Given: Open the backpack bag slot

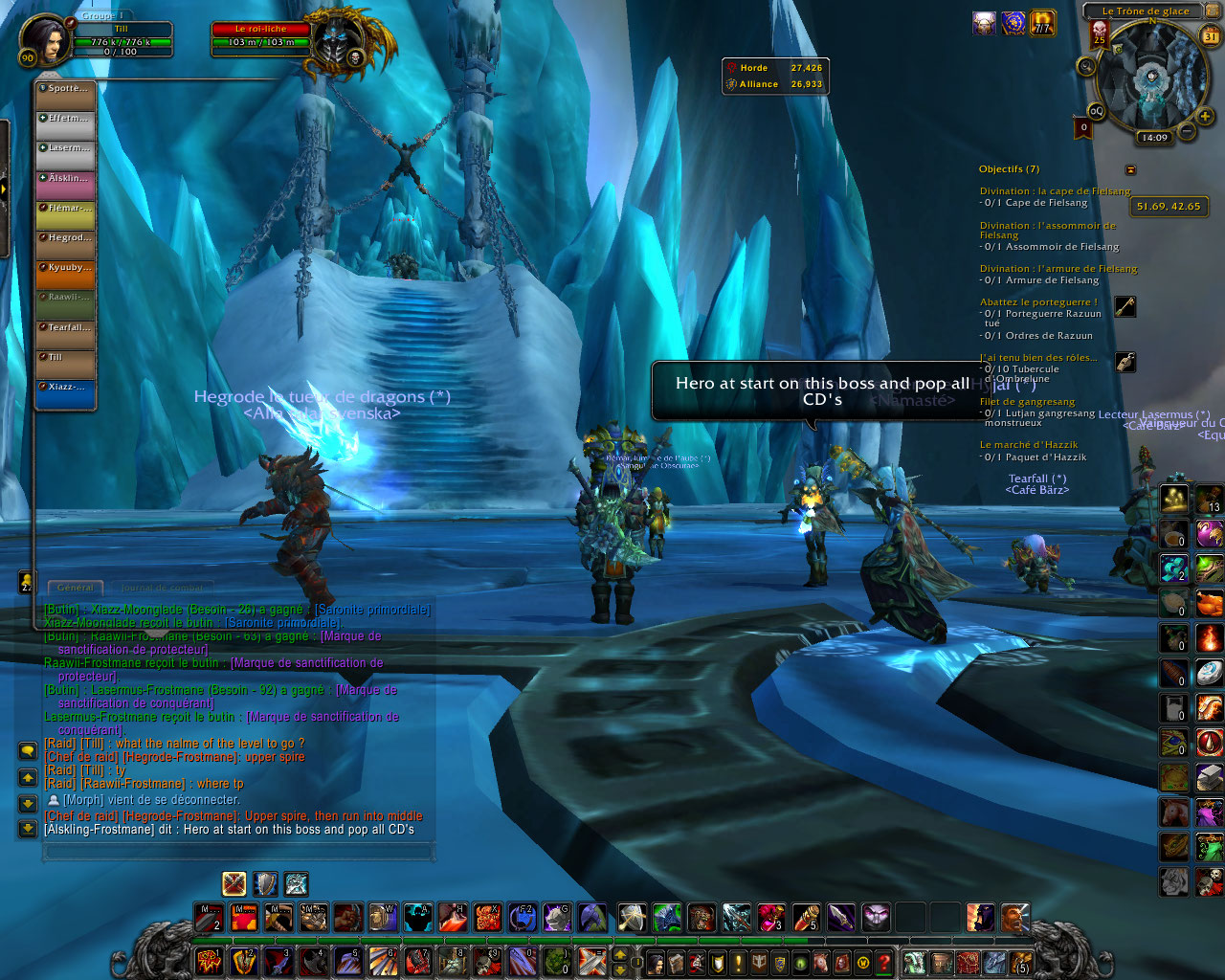Looking at the screenshot, I should click(1022, 963).
